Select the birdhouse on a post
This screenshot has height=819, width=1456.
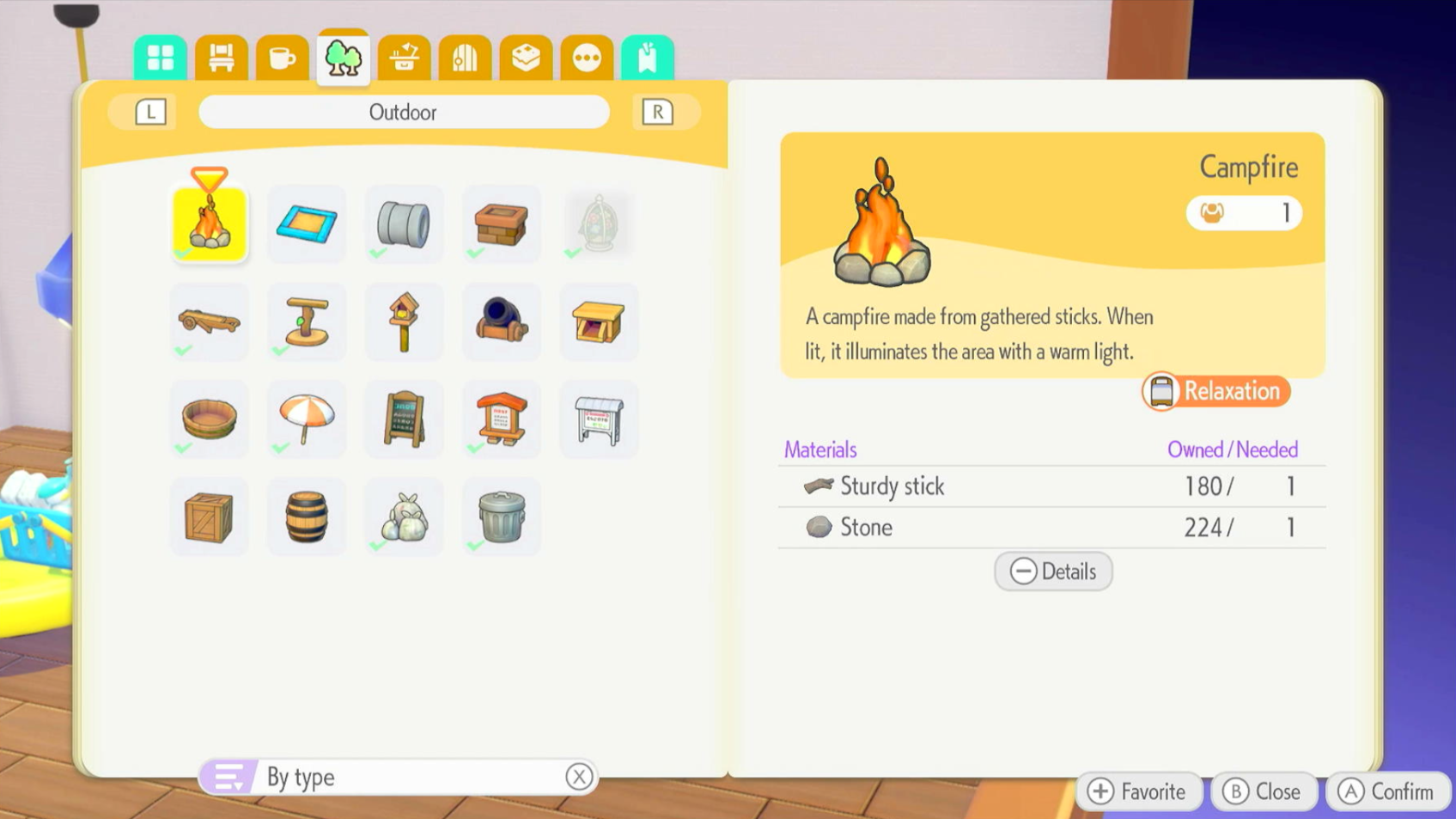pos(404,321)
